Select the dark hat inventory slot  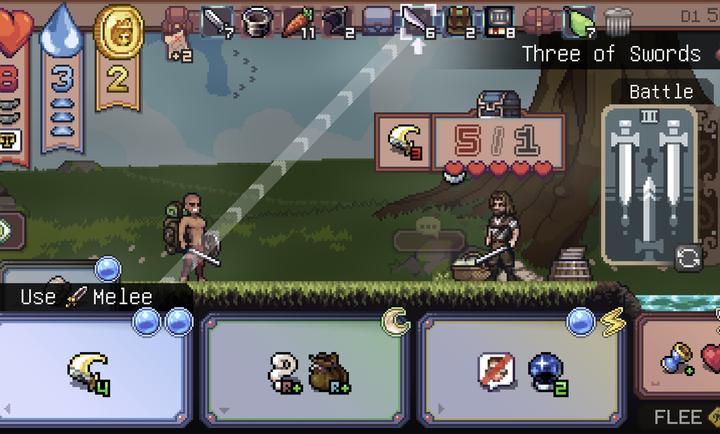(338, 21)
